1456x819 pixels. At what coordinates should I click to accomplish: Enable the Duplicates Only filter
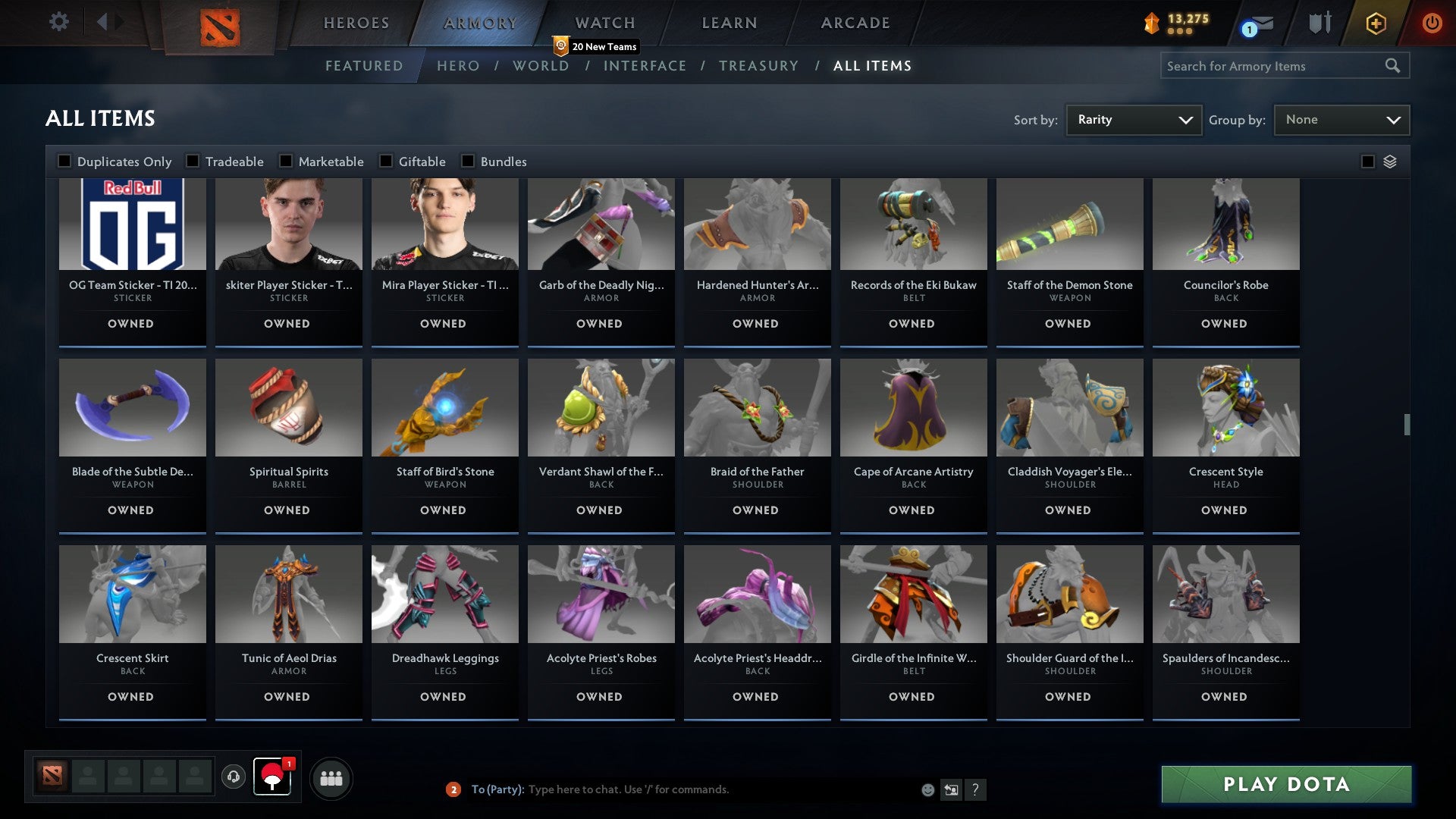64,161
